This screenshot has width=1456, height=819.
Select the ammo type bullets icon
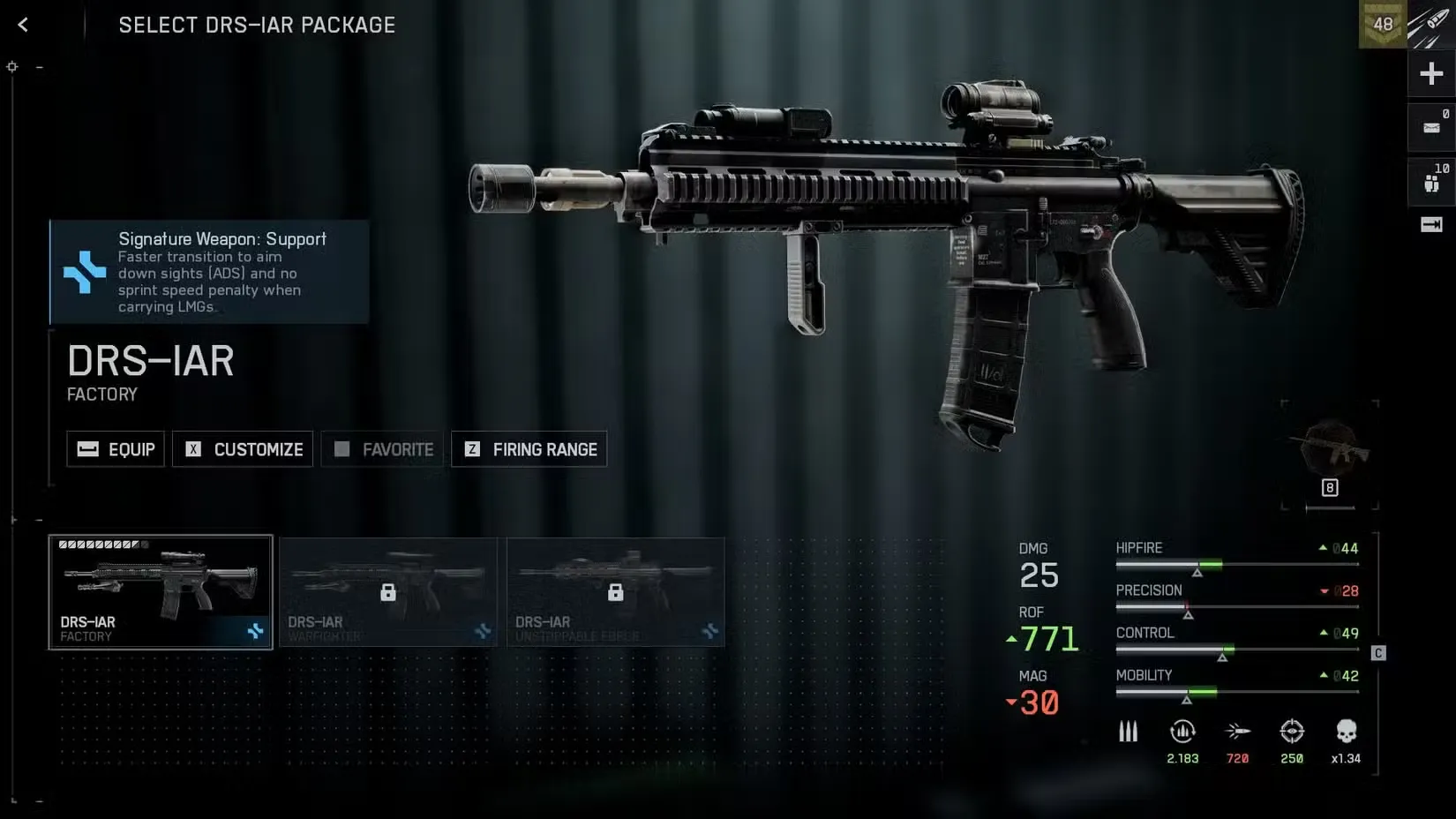click(1129, 732)
